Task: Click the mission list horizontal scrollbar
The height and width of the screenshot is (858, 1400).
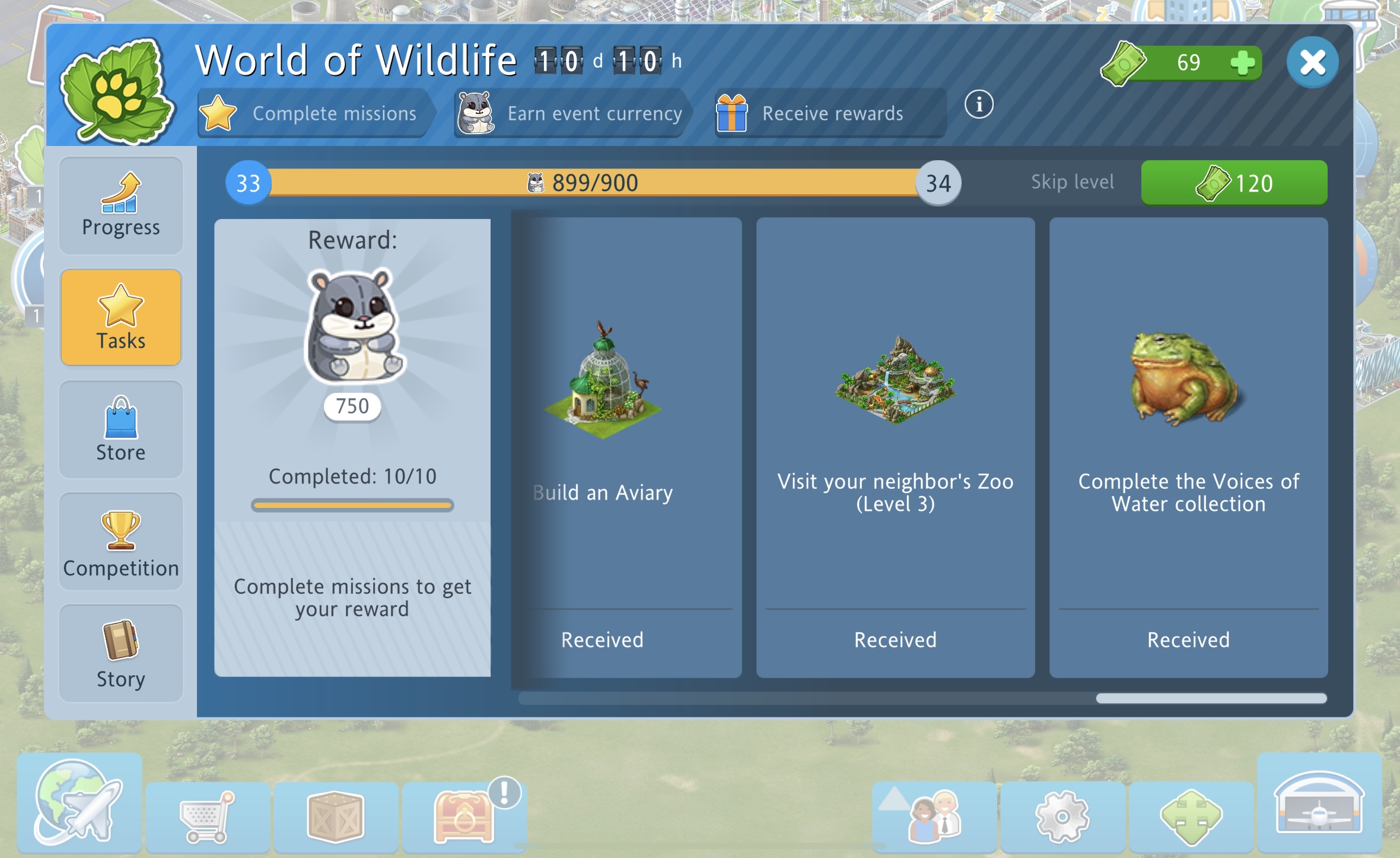Action: pyautogui.click(x=1211, y=698)
